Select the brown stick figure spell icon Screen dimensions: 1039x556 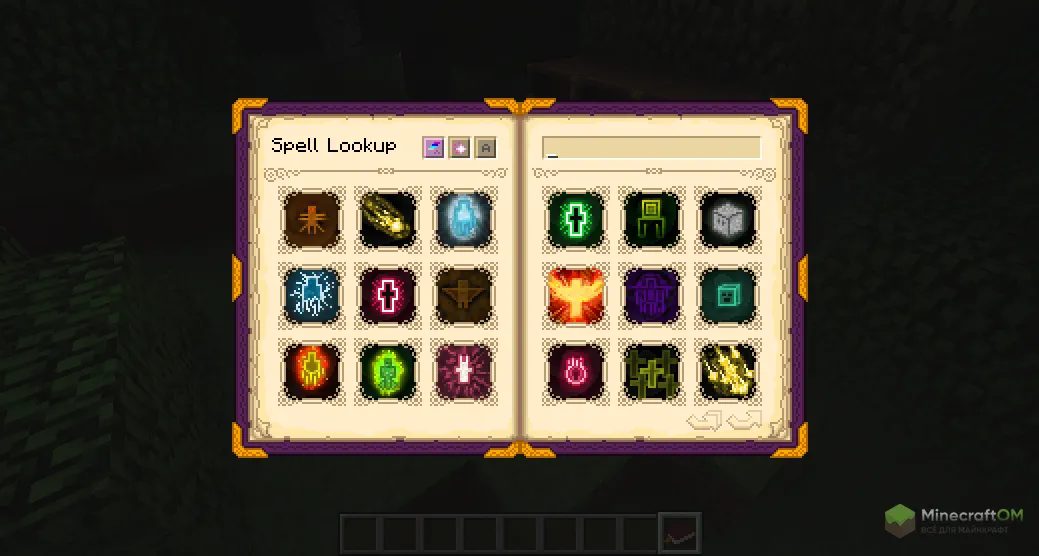click(x=312, y=219)
